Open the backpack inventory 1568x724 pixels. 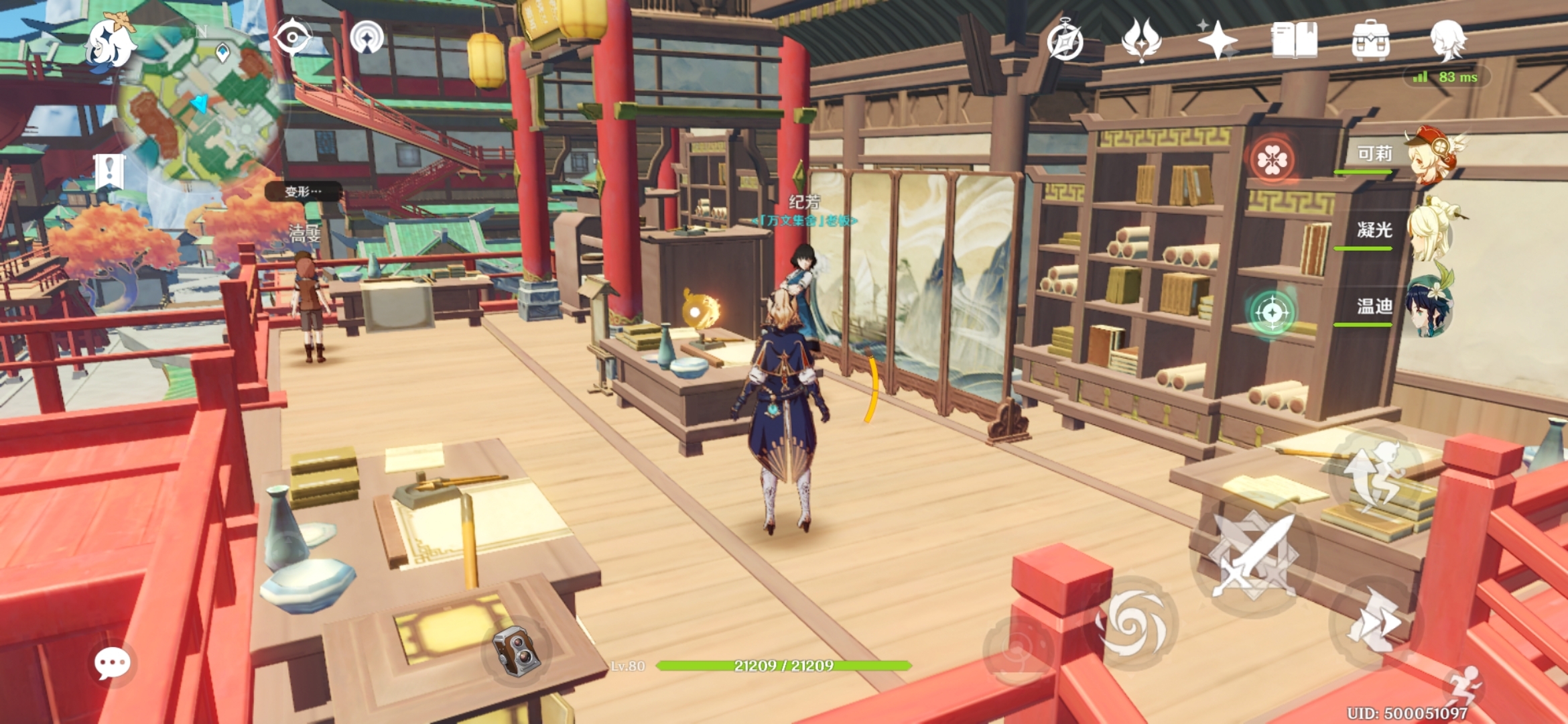[1370, 40]
